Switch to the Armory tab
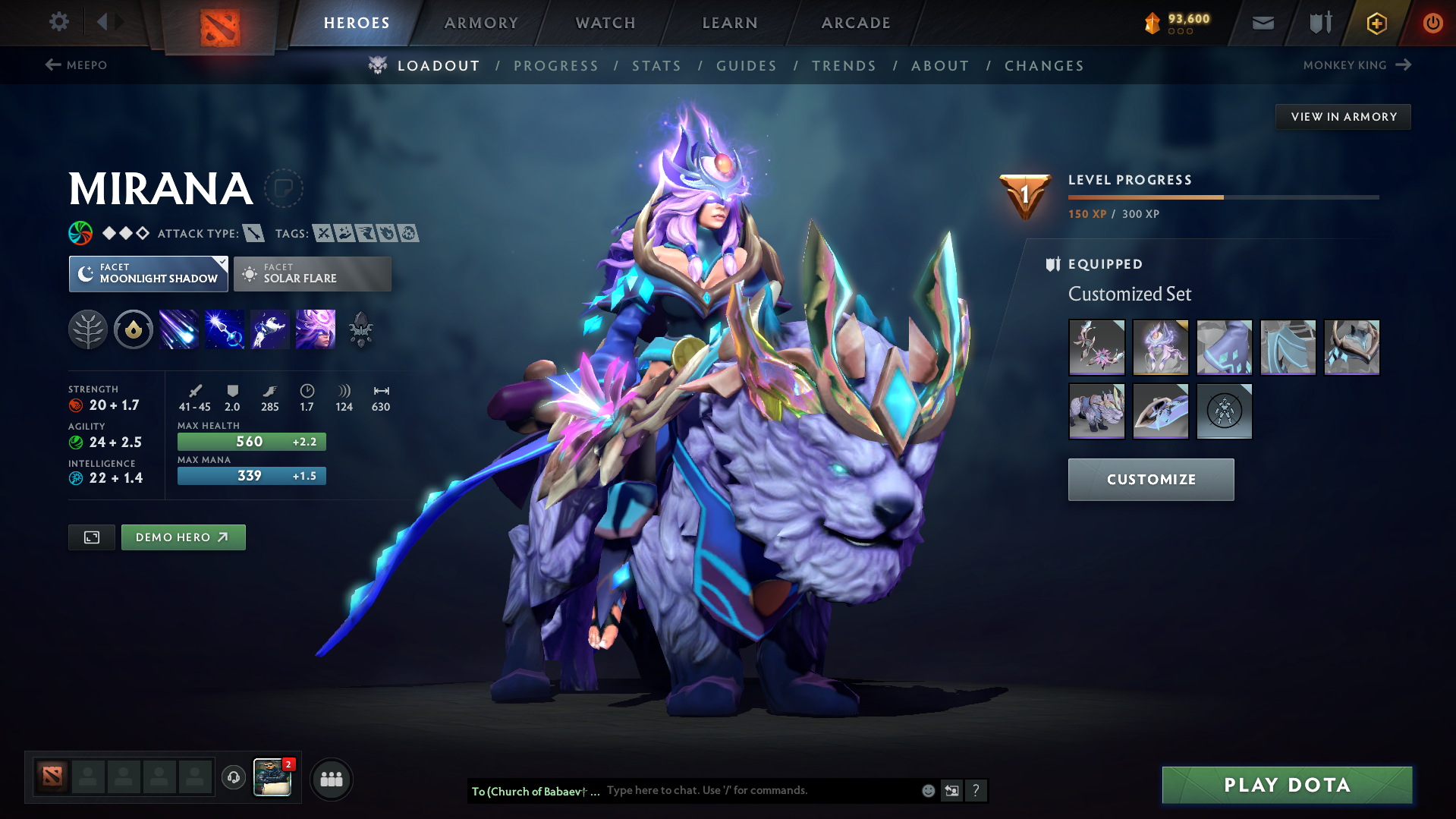Image resolution: width=1456 pixels, height=819 pixels. [x=481, y=23]
